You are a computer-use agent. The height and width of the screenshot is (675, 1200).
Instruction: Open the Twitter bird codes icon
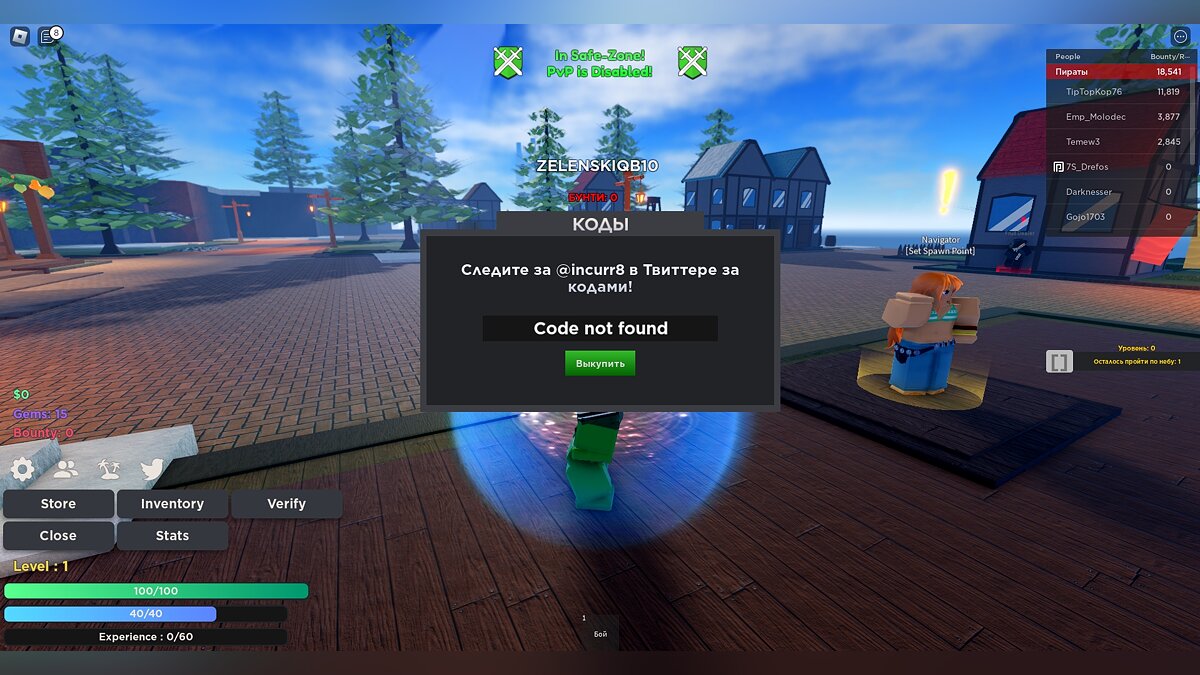[152, 469]
